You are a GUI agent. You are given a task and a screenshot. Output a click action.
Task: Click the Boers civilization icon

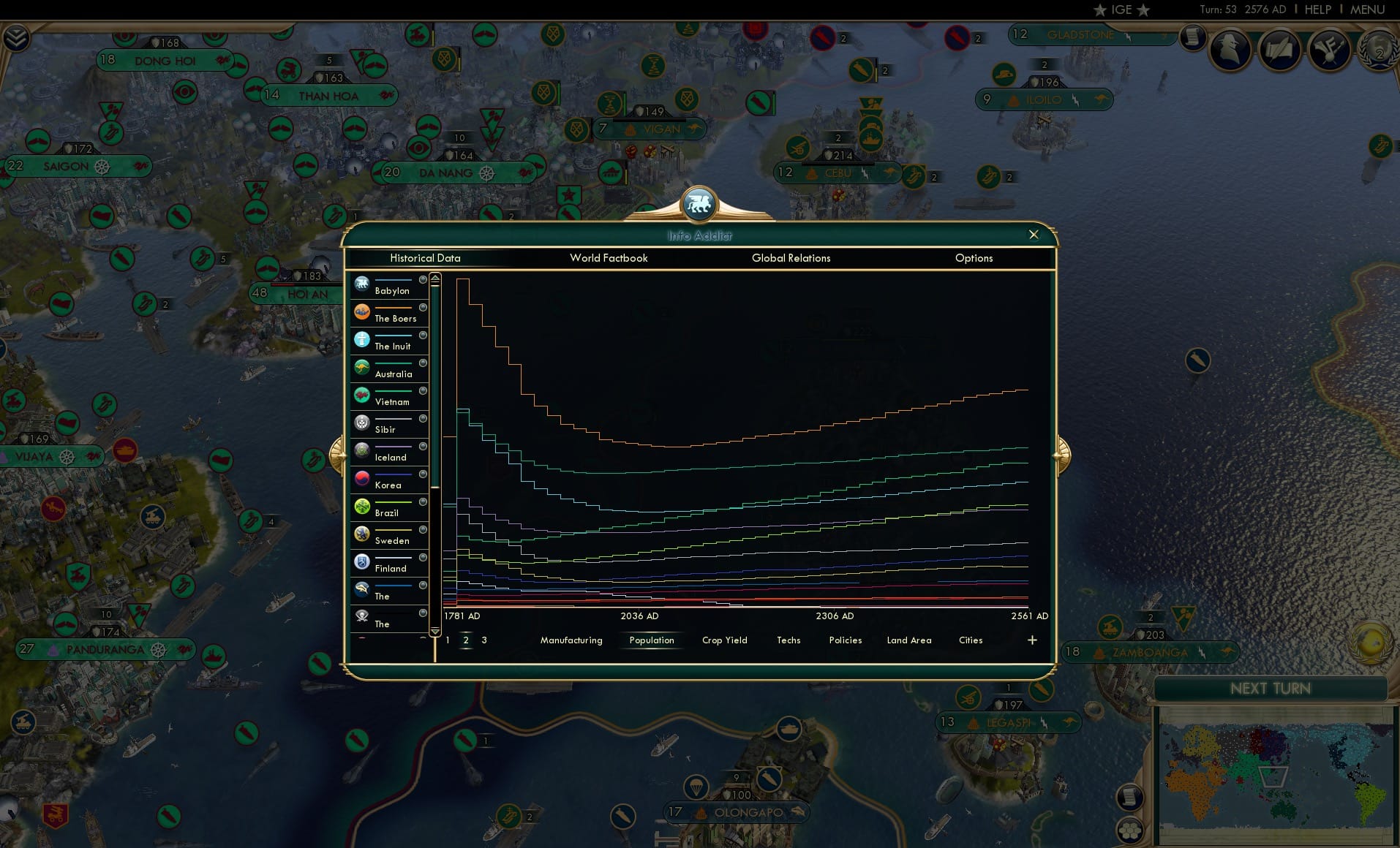pyautogui.click(x=363, y=310)
